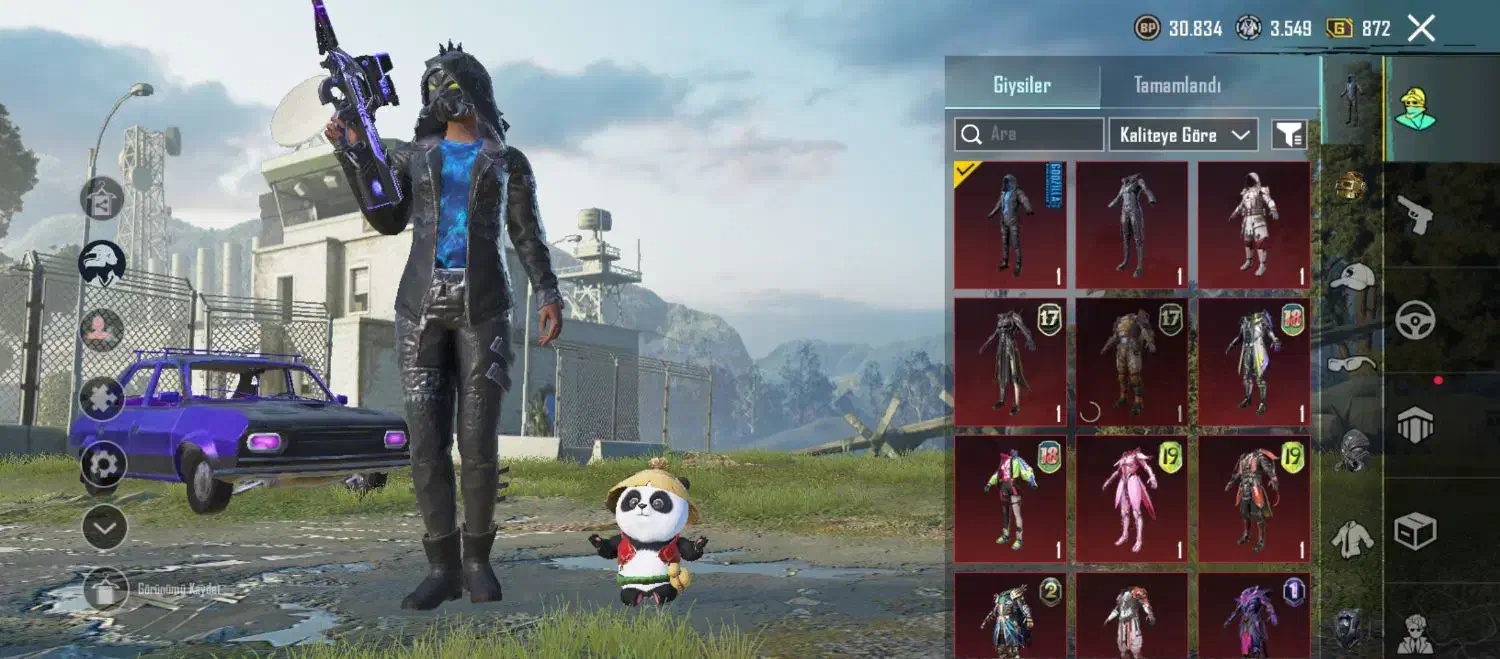Select the cap headwear subcategory
Image resolution: width=1500 pixels, height=659 pixels.
tap(1351, 277)
